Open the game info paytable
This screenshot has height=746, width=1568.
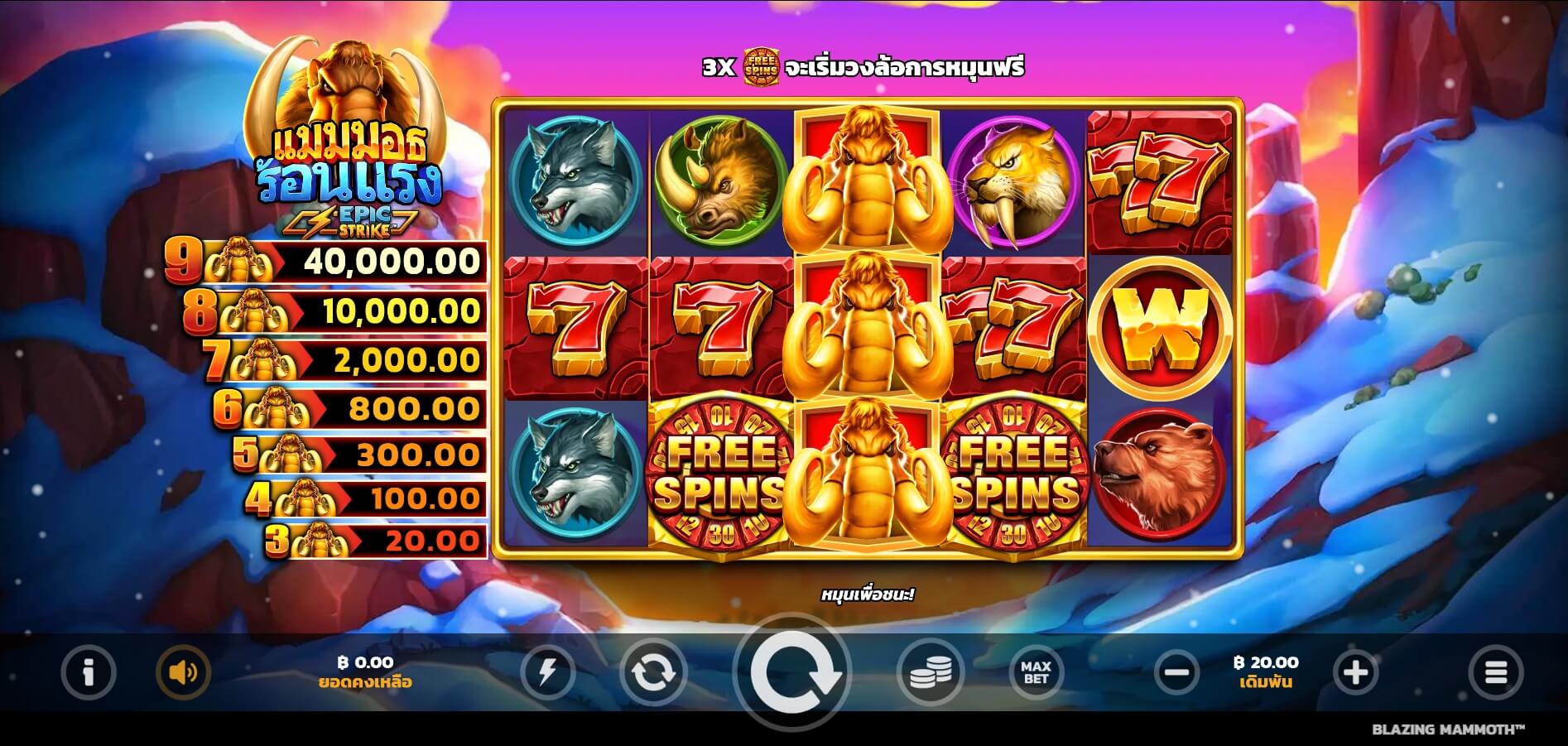point(89,672)
